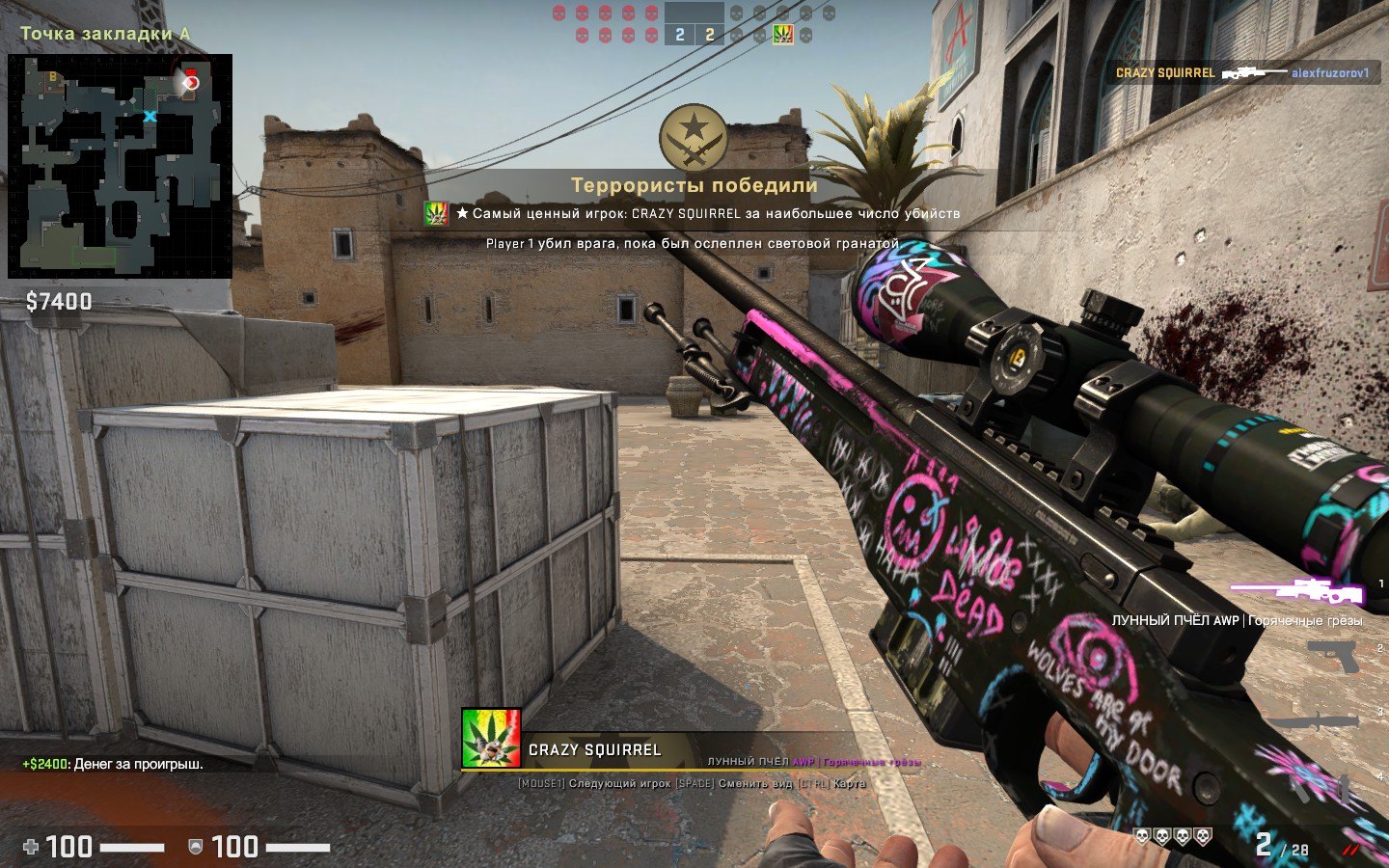Click the terrorist win emblem

694,138
